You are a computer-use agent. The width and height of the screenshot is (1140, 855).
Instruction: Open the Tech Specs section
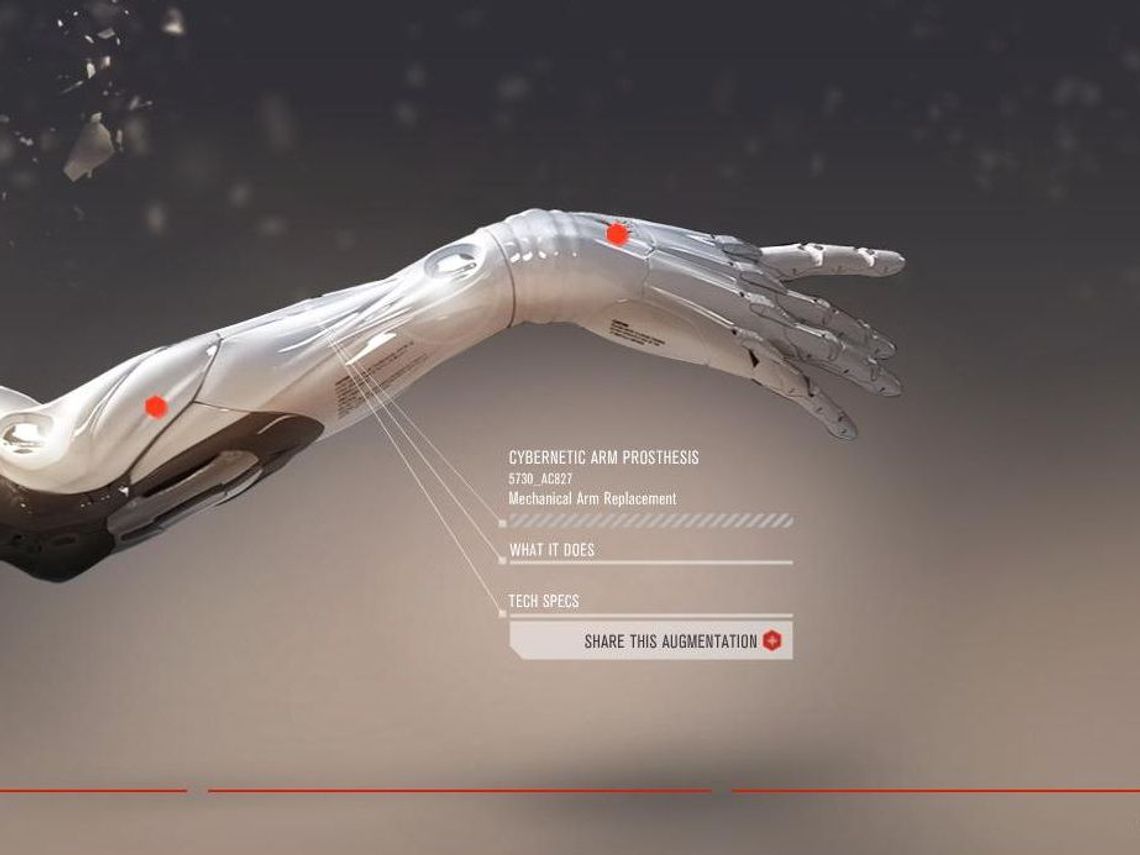[544, 601]
